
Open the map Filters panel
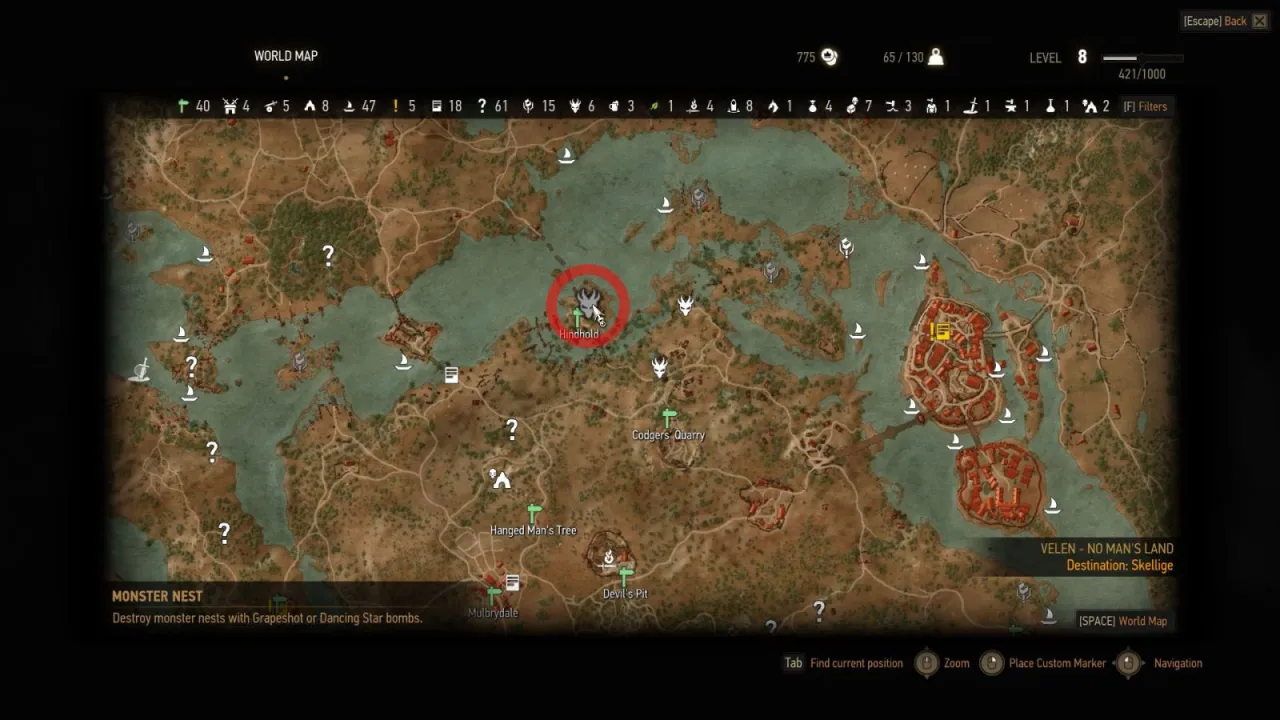point(1145,107)
